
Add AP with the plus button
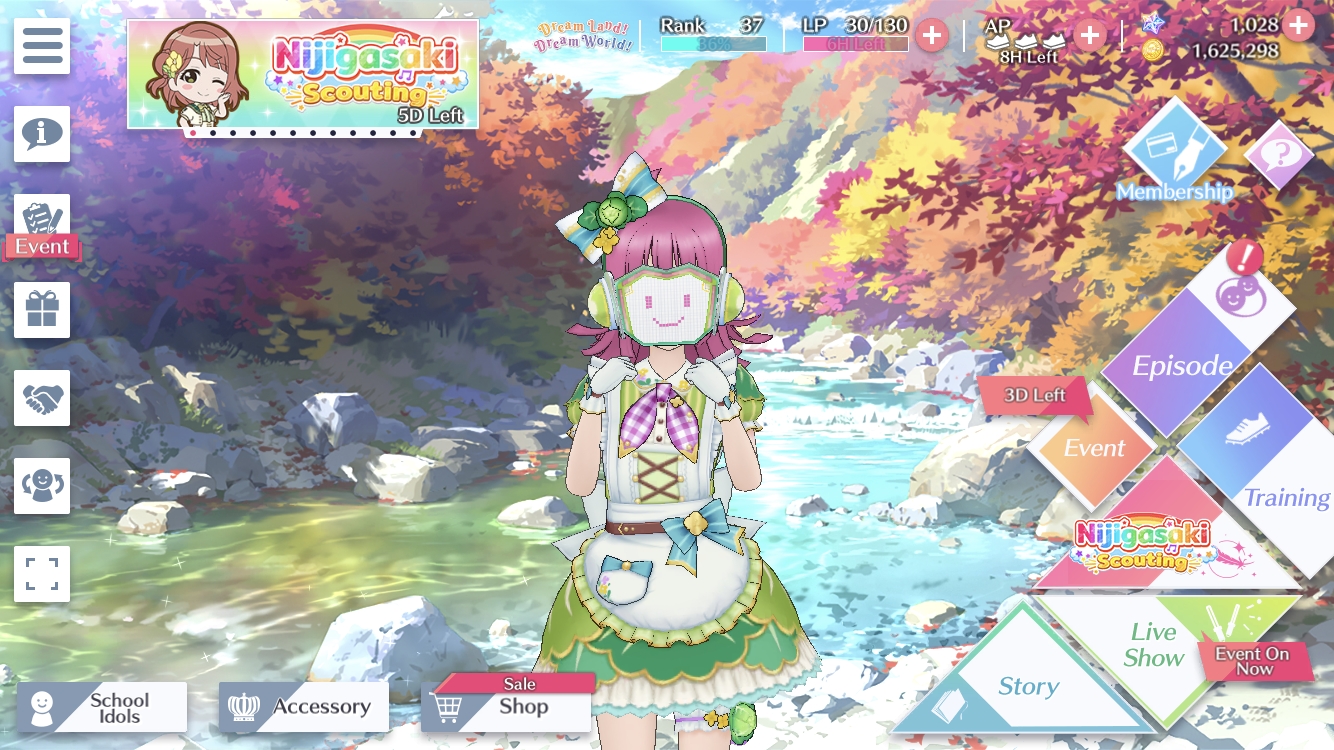tap(1089, 36)
